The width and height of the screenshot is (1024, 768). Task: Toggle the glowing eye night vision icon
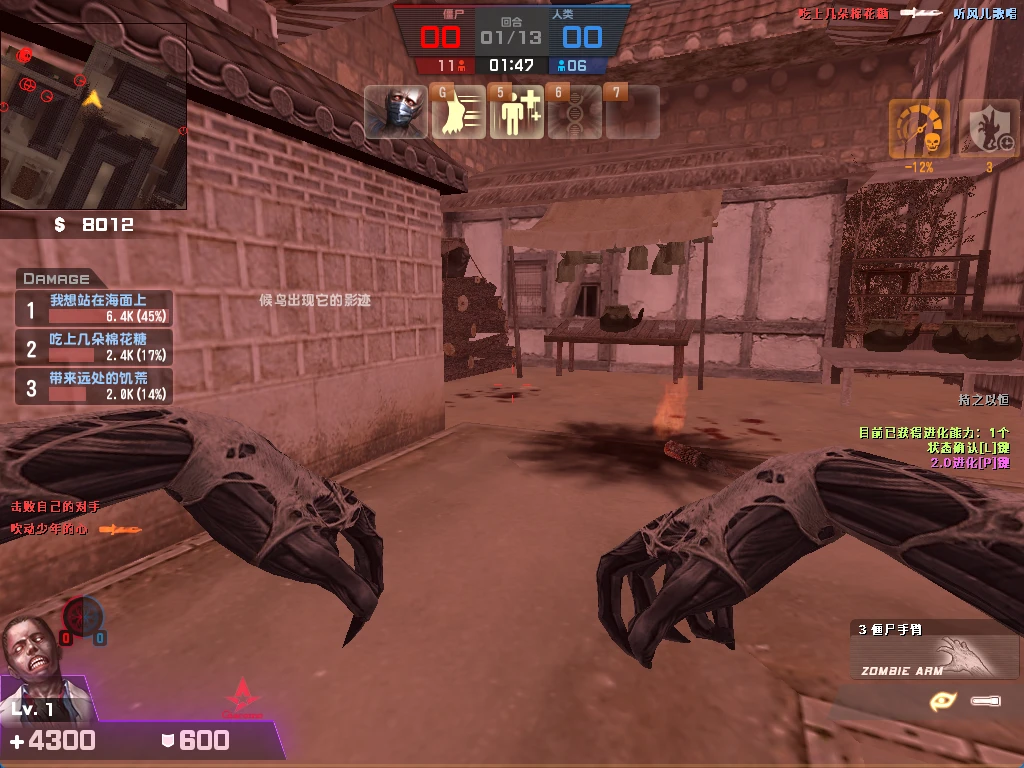[x=943, y=701]
